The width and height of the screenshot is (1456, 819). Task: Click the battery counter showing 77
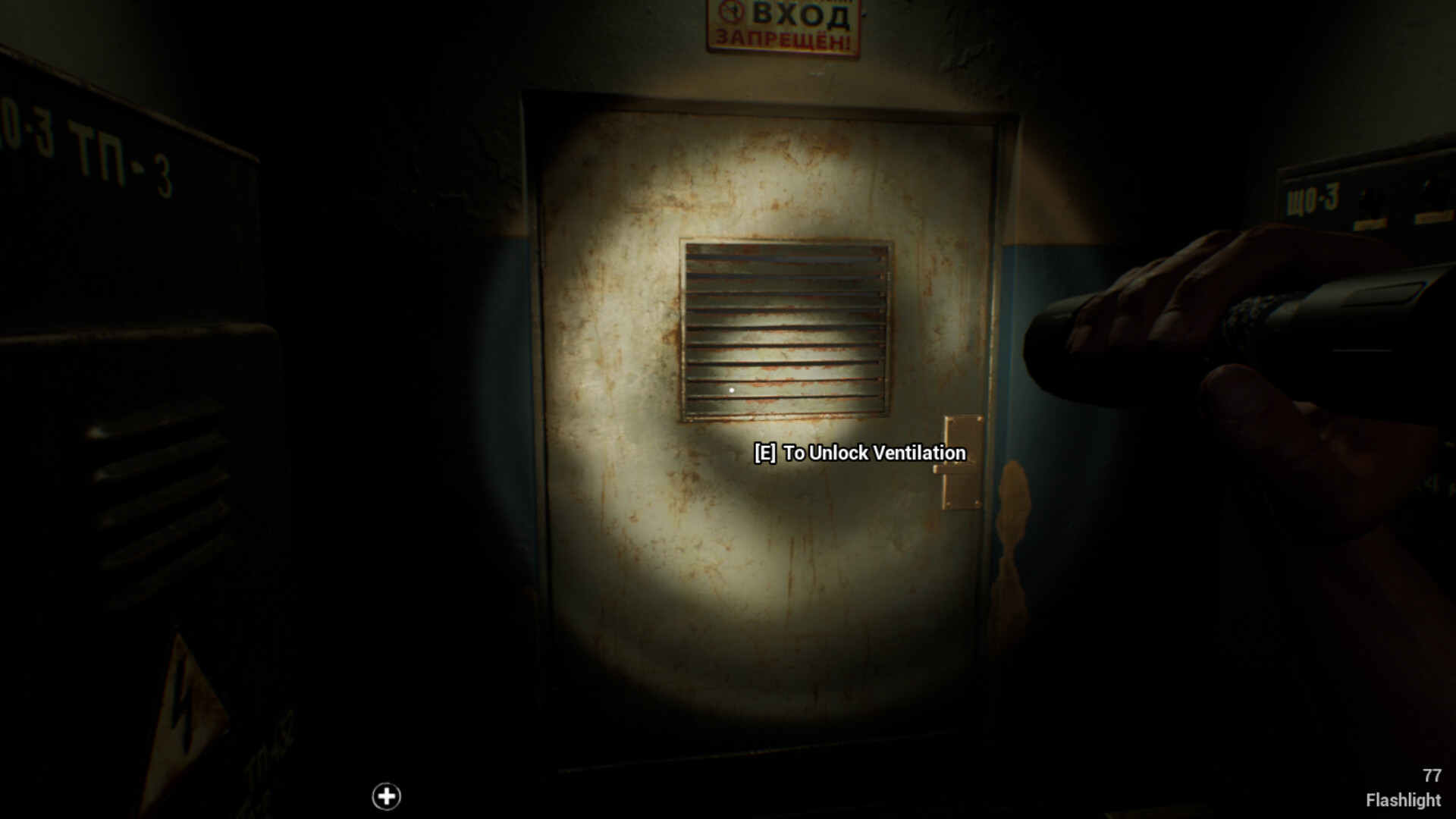pos(1434,777)
